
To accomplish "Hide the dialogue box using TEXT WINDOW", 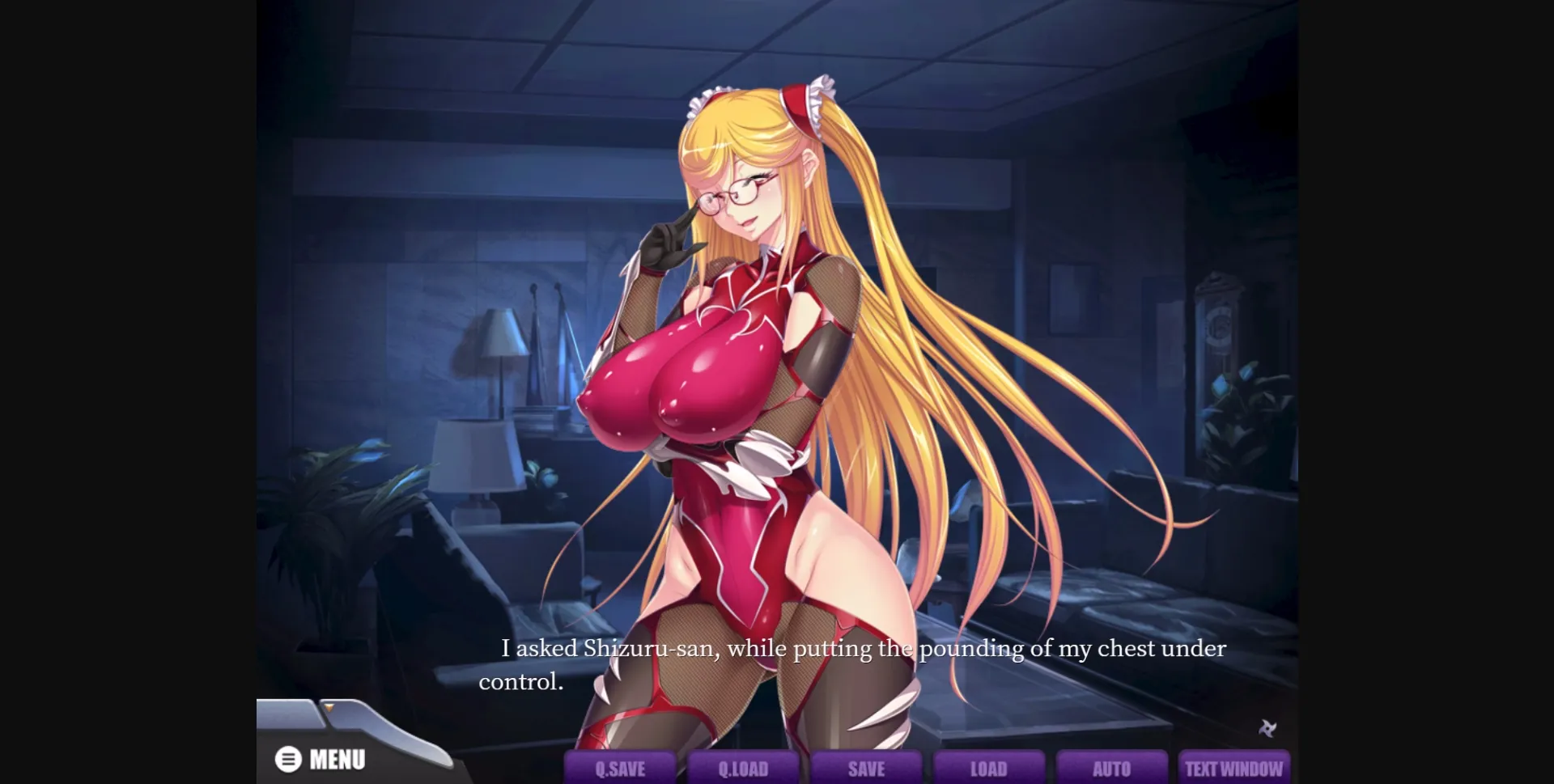I will [x=1234, y=767].
